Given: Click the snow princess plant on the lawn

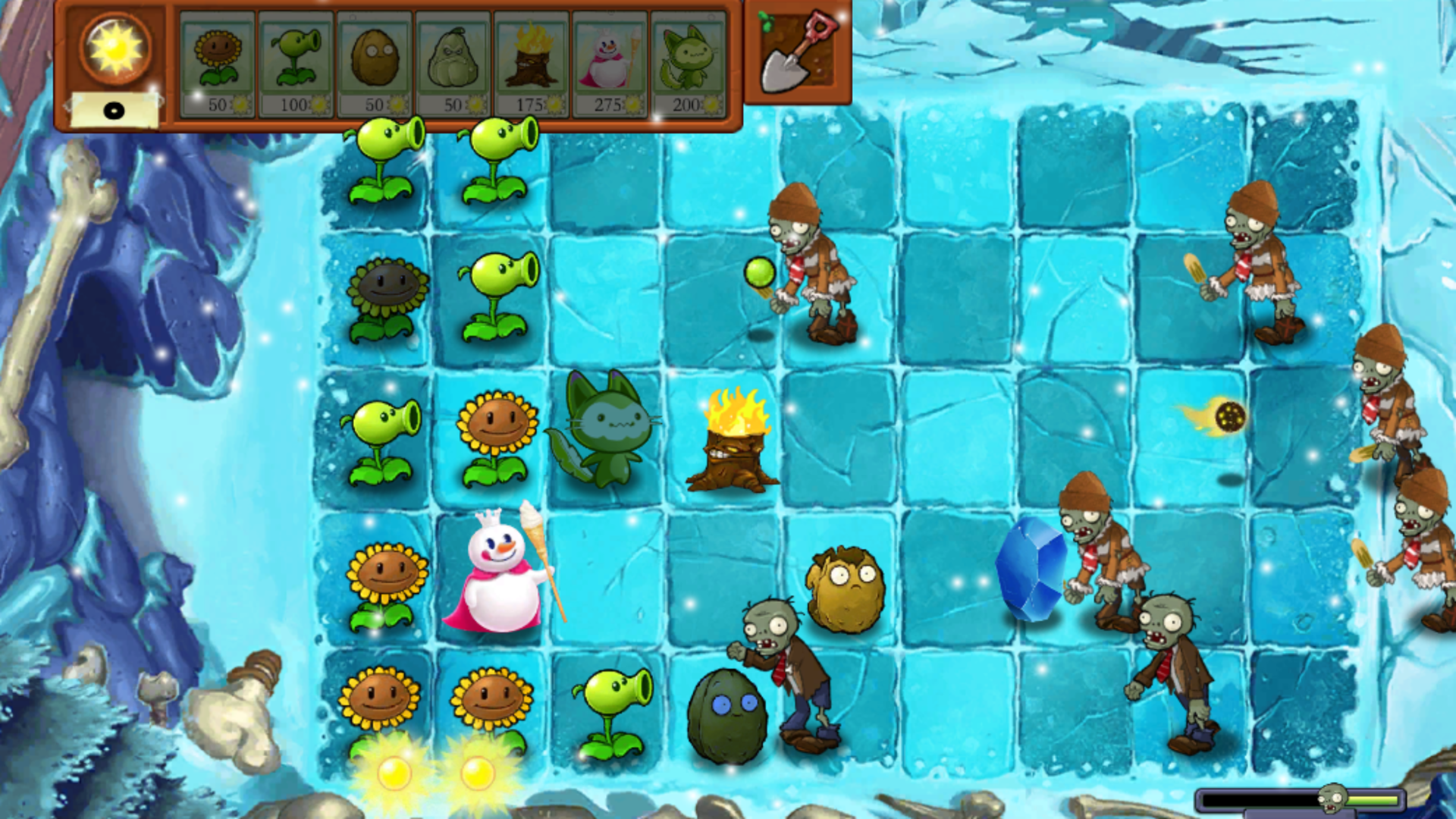Looking at the screenshot, I should [500, 576].
